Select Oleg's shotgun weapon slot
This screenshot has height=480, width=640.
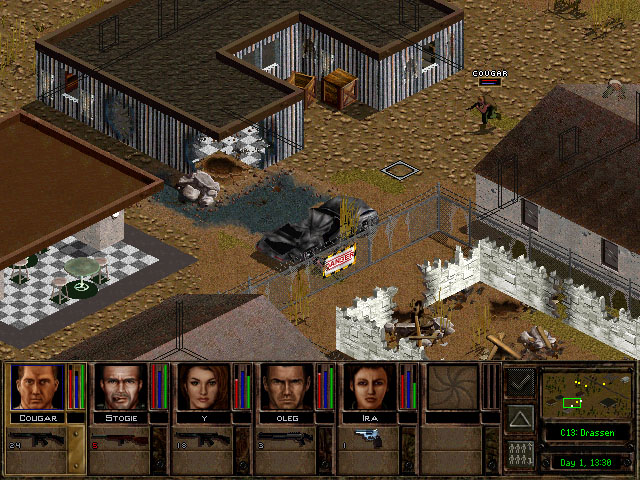pyautogui.click(x=288, y=439)
